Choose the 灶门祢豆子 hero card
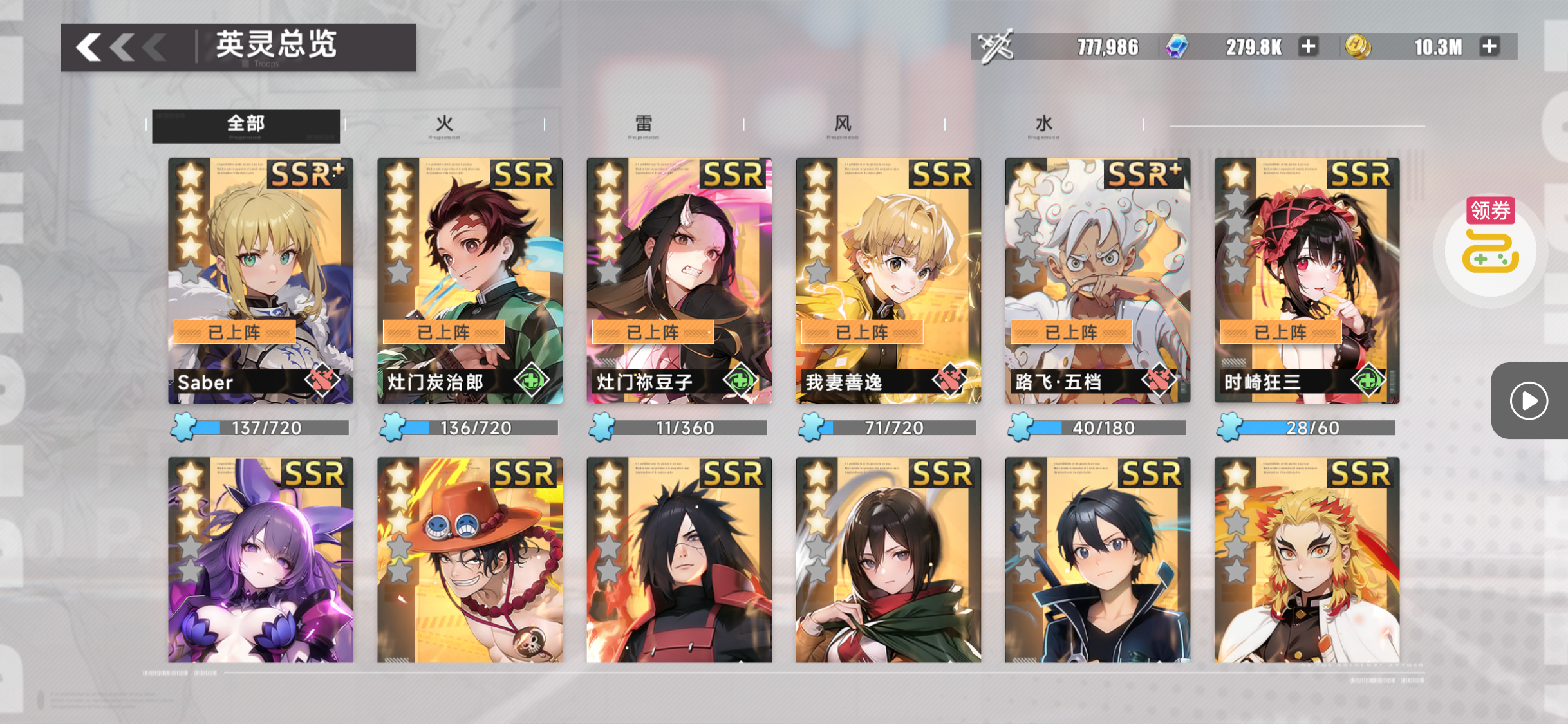The width and height of the screenshot is (1568, 724). coord(679,281)
